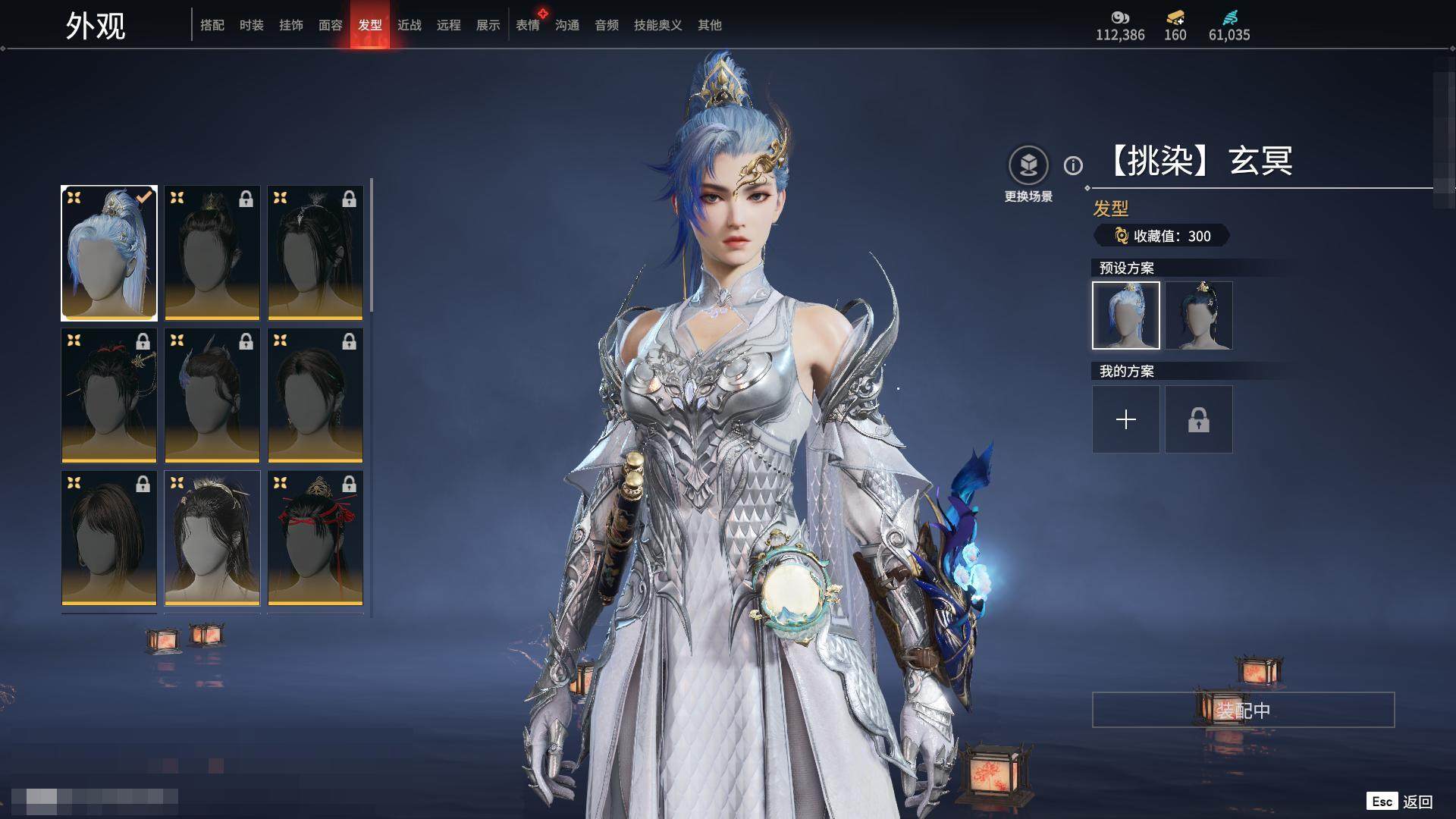Go to the 其他 tab
Image resolution: width=1456 pixels, height=819 pixels.
click(710, 25)
